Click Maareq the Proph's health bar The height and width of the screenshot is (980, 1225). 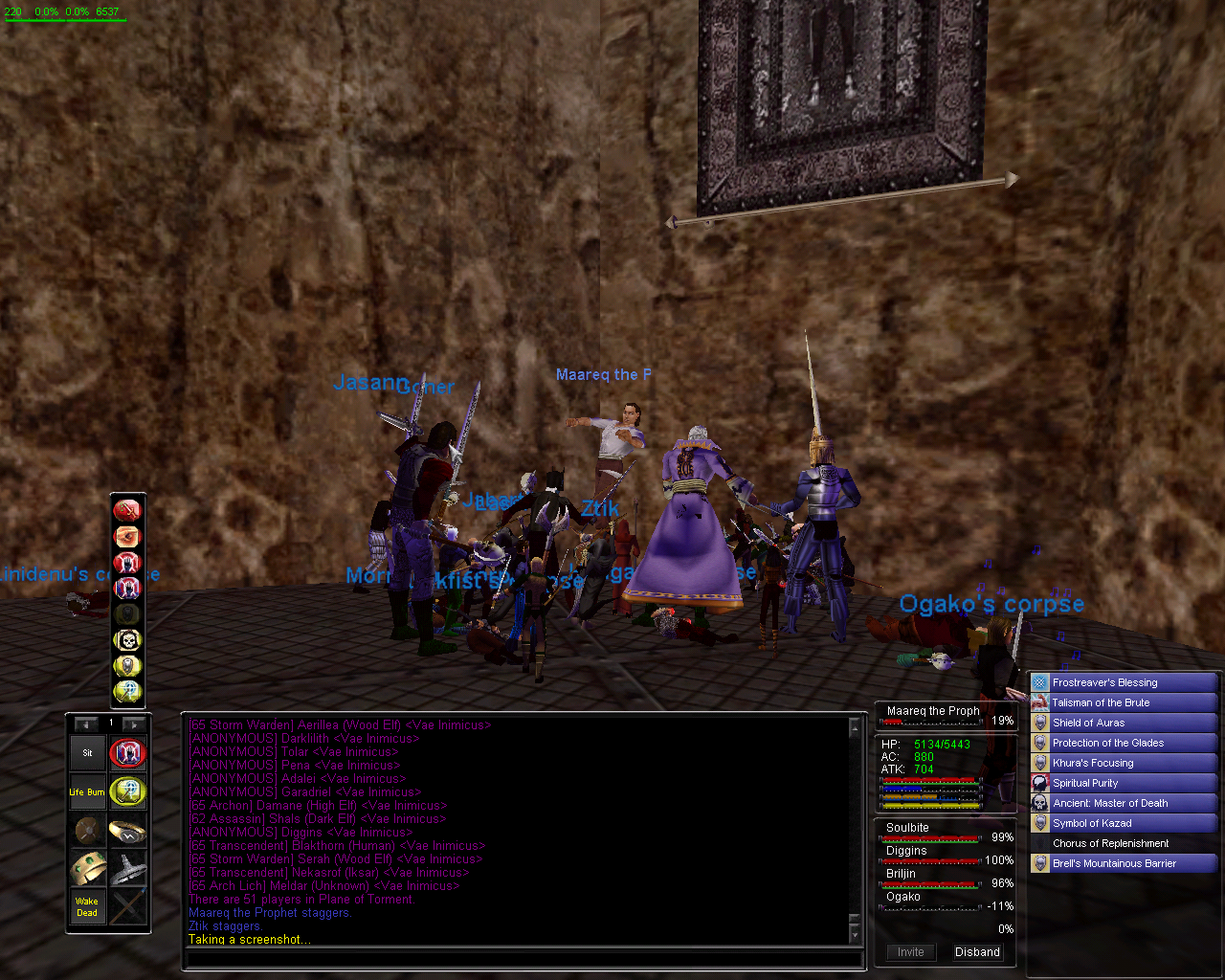928,724
